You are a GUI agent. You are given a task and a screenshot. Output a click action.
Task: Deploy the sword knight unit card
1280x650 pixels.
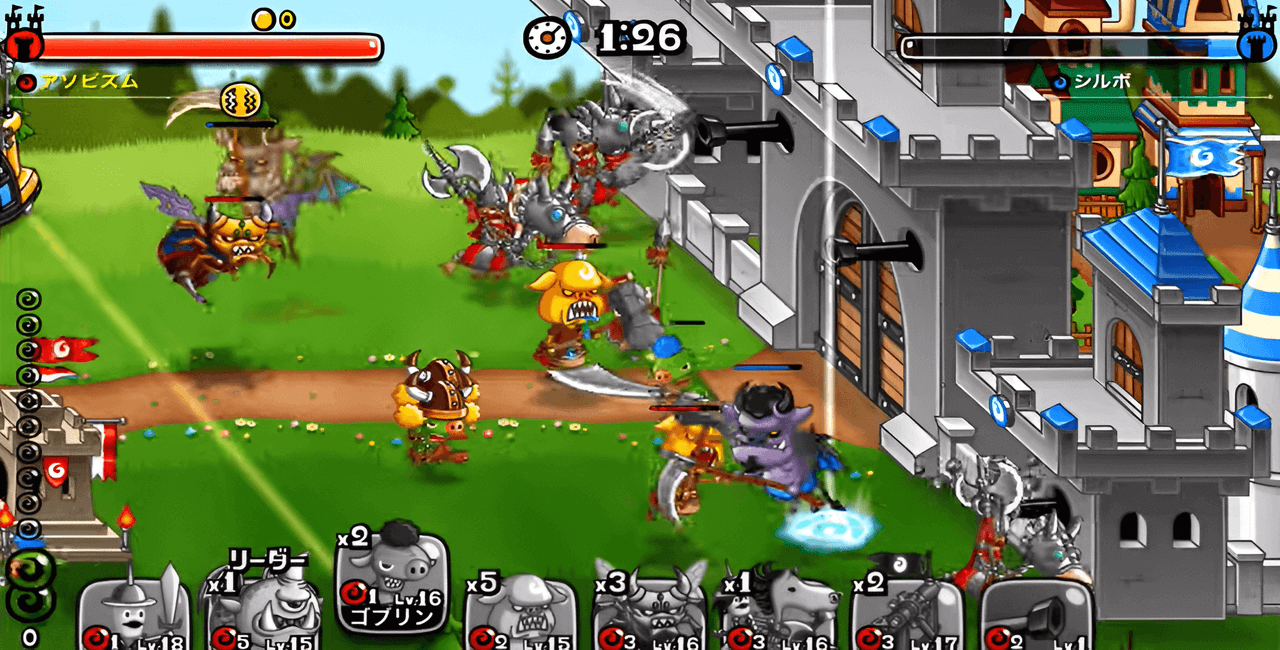point(135,612)
